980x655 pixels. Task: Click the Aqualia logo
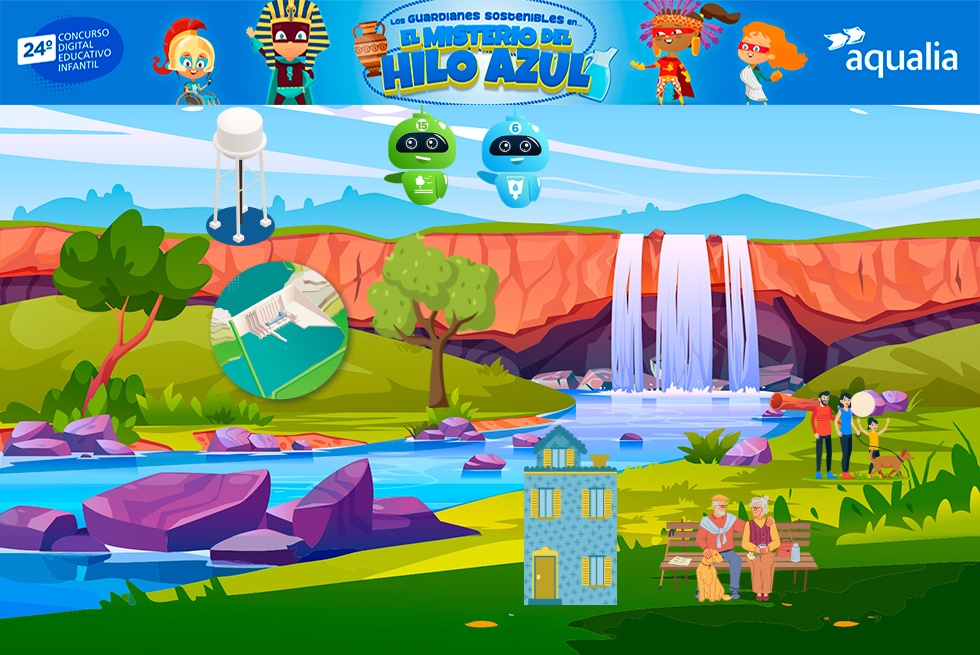[x=890, y=52]
